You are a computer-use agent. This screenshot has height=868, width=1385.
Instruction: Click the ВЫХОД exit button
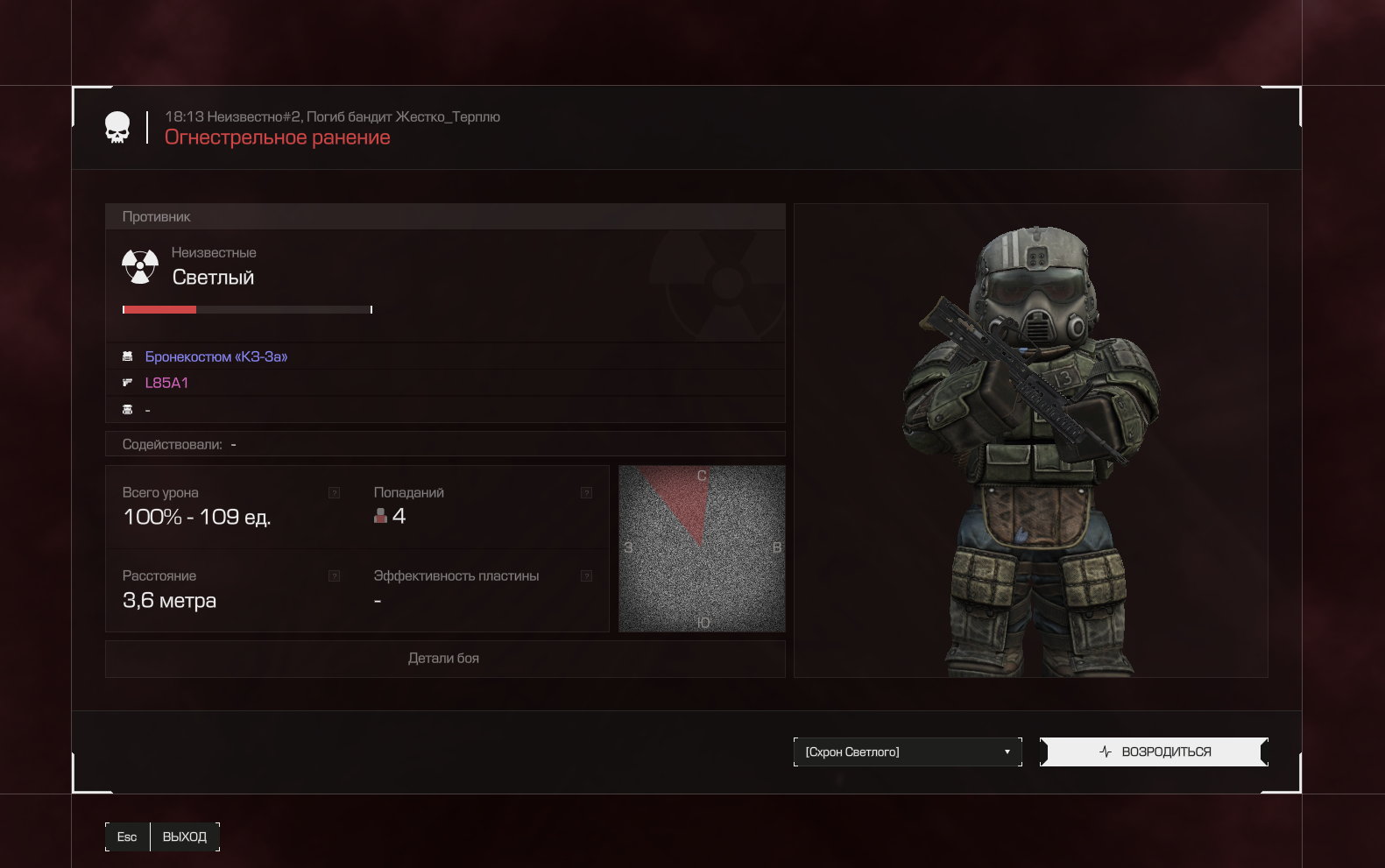tap(184, 836)
